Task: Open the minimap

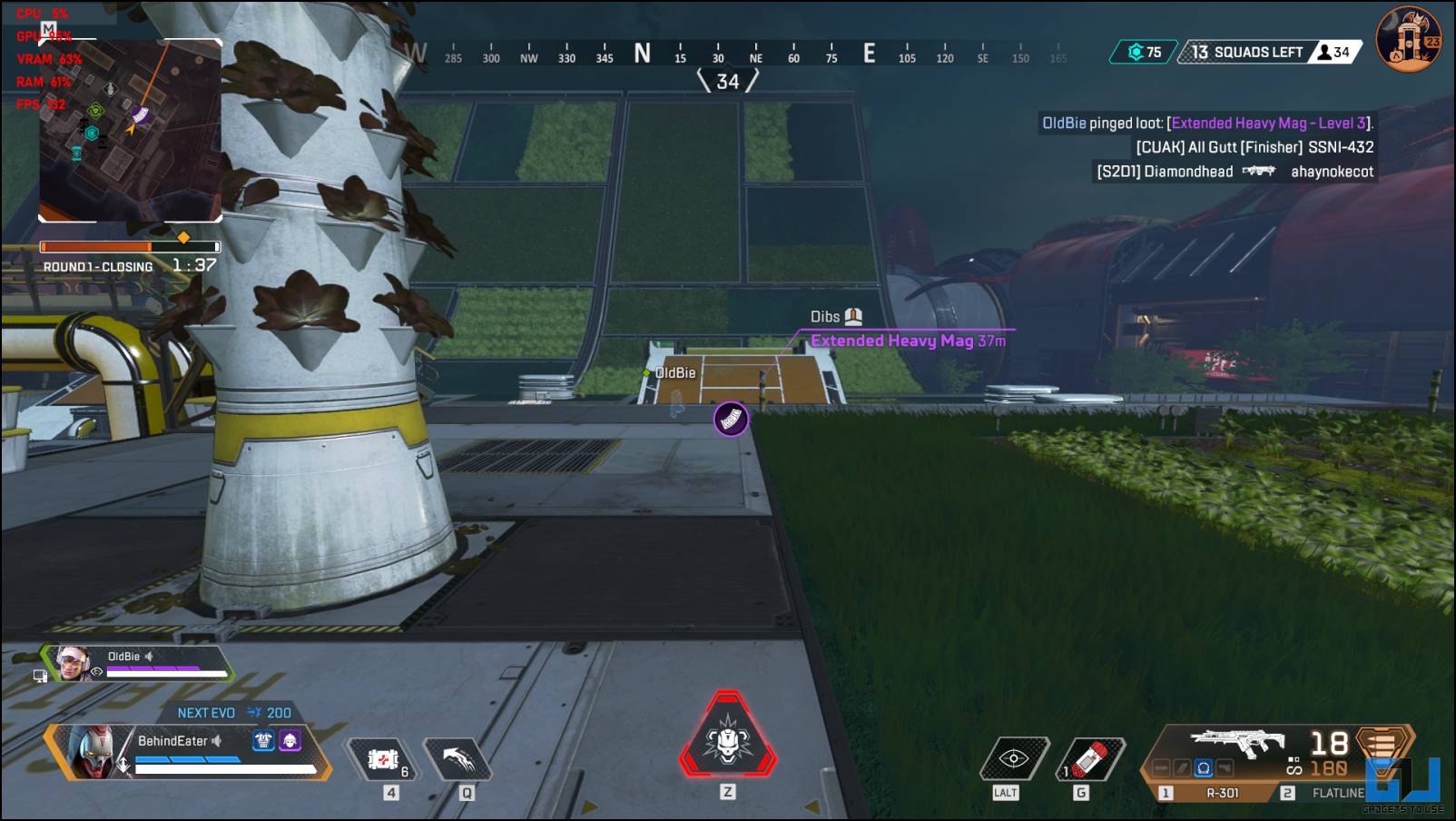Action: (x=130, y=130)
